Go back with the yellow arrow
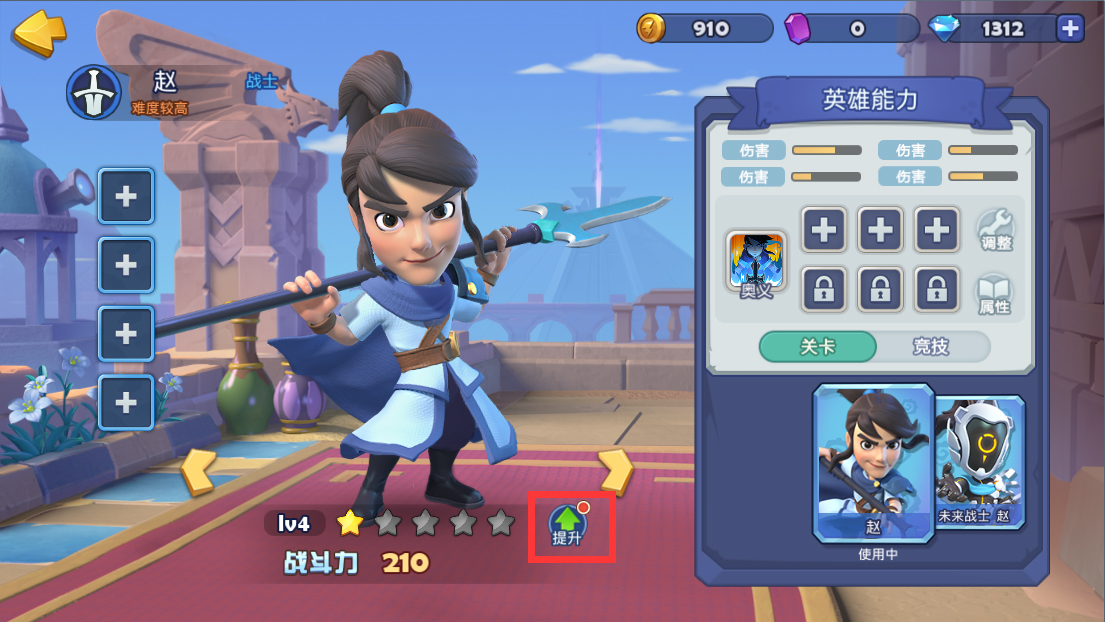 (39, 32)
